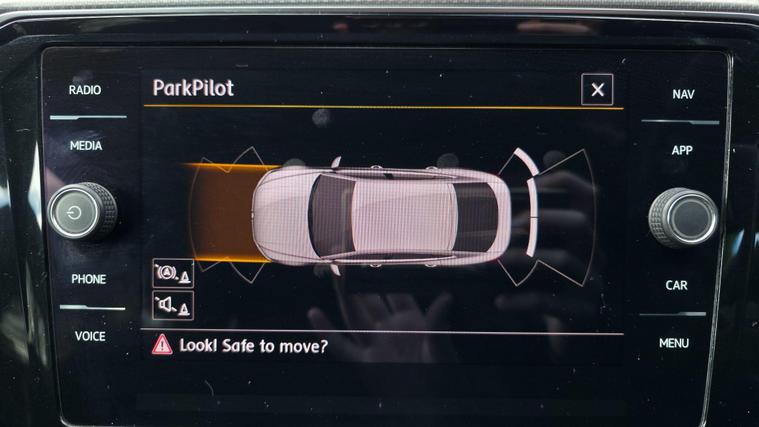
Task: Show the APP screen
Action: point(682,150)
